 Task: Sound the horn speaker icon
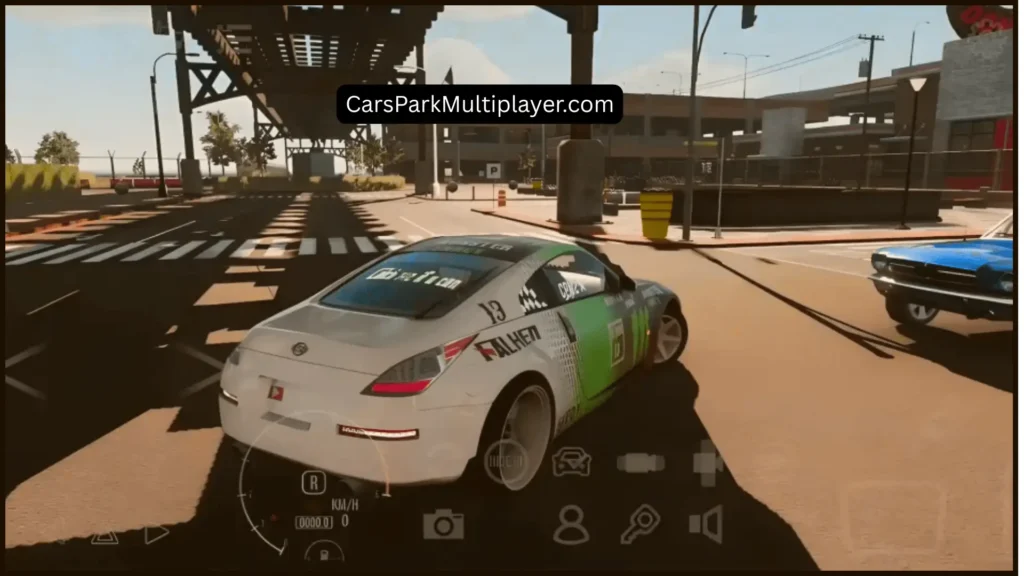point(706,524)
